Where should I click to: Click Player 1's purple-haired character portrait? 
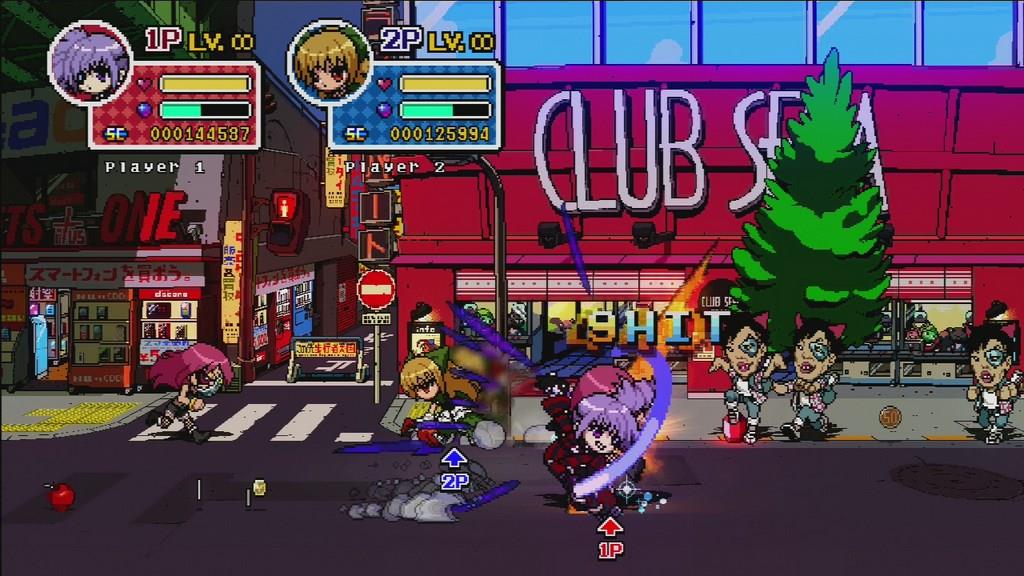pyautogui.click(x=90, y=64)
